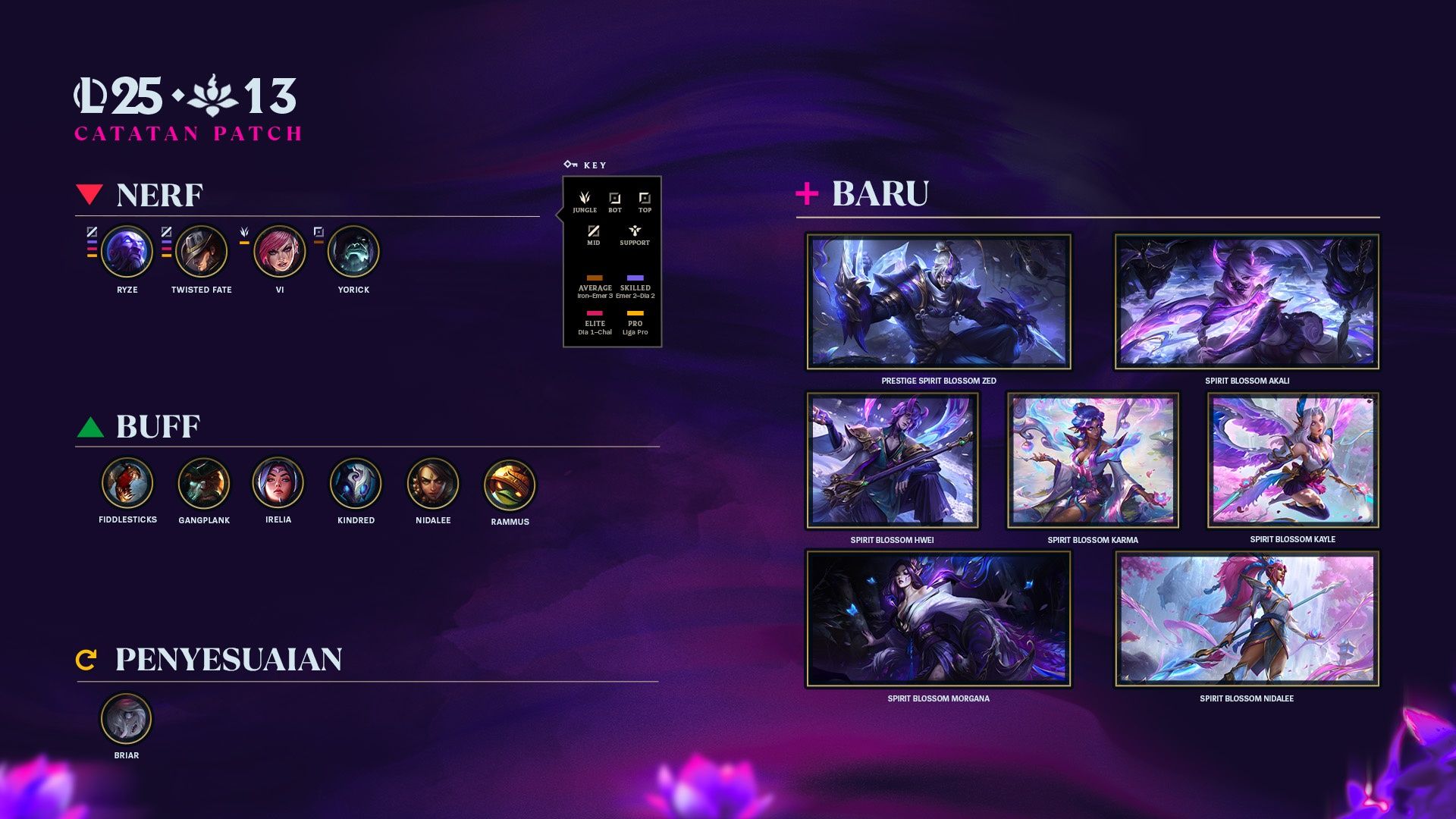The height and width of the screenshot is (819, 1456).
Task: Select the Gangplank portrait
Action: click(204, 483)
